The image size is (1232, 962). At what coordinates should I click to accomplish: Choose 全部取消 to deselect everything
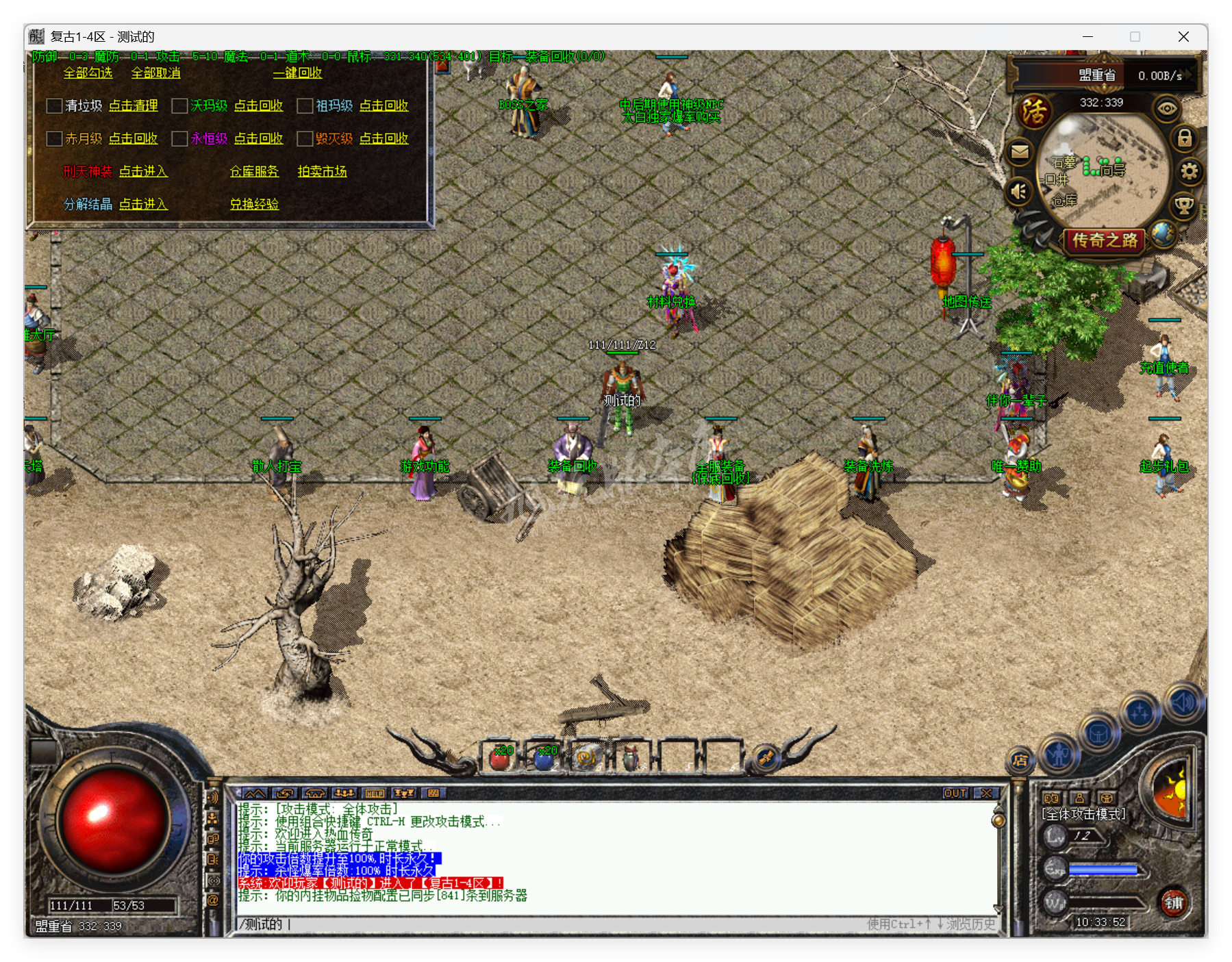(x=155, y=73)
